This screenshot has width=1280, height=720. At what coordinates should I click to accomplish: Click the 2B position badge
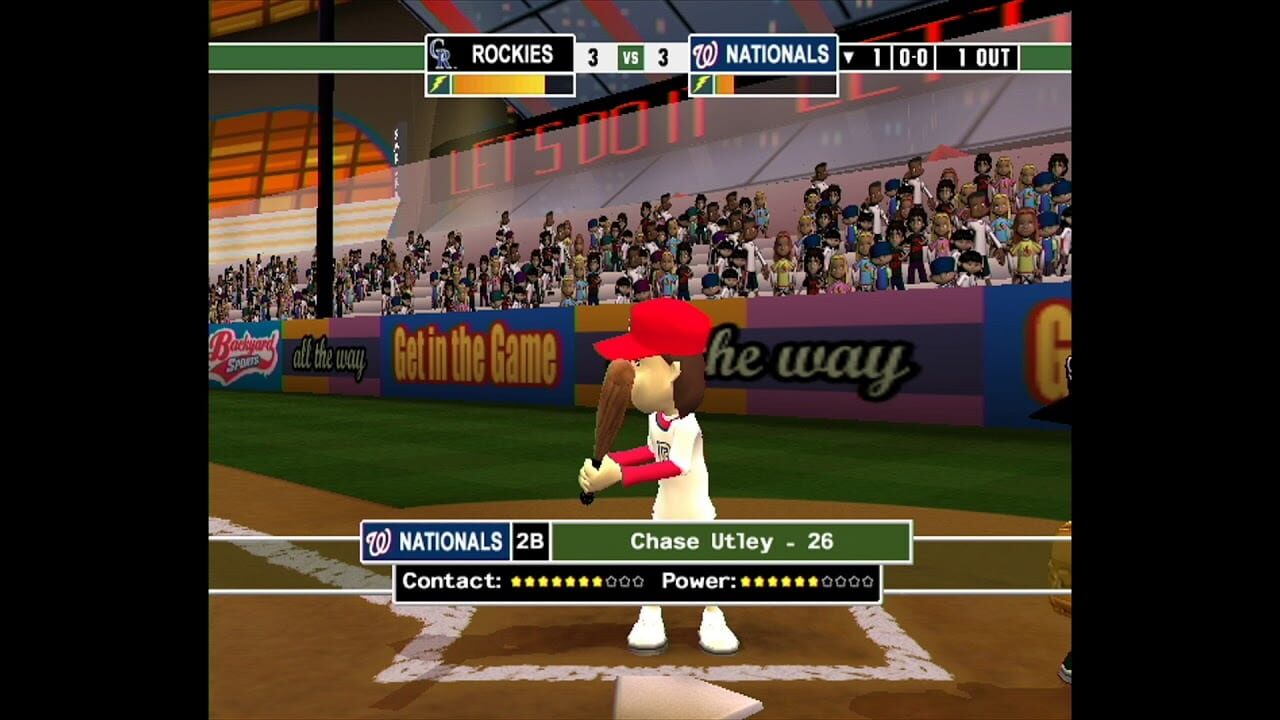[x=529, y=543]
